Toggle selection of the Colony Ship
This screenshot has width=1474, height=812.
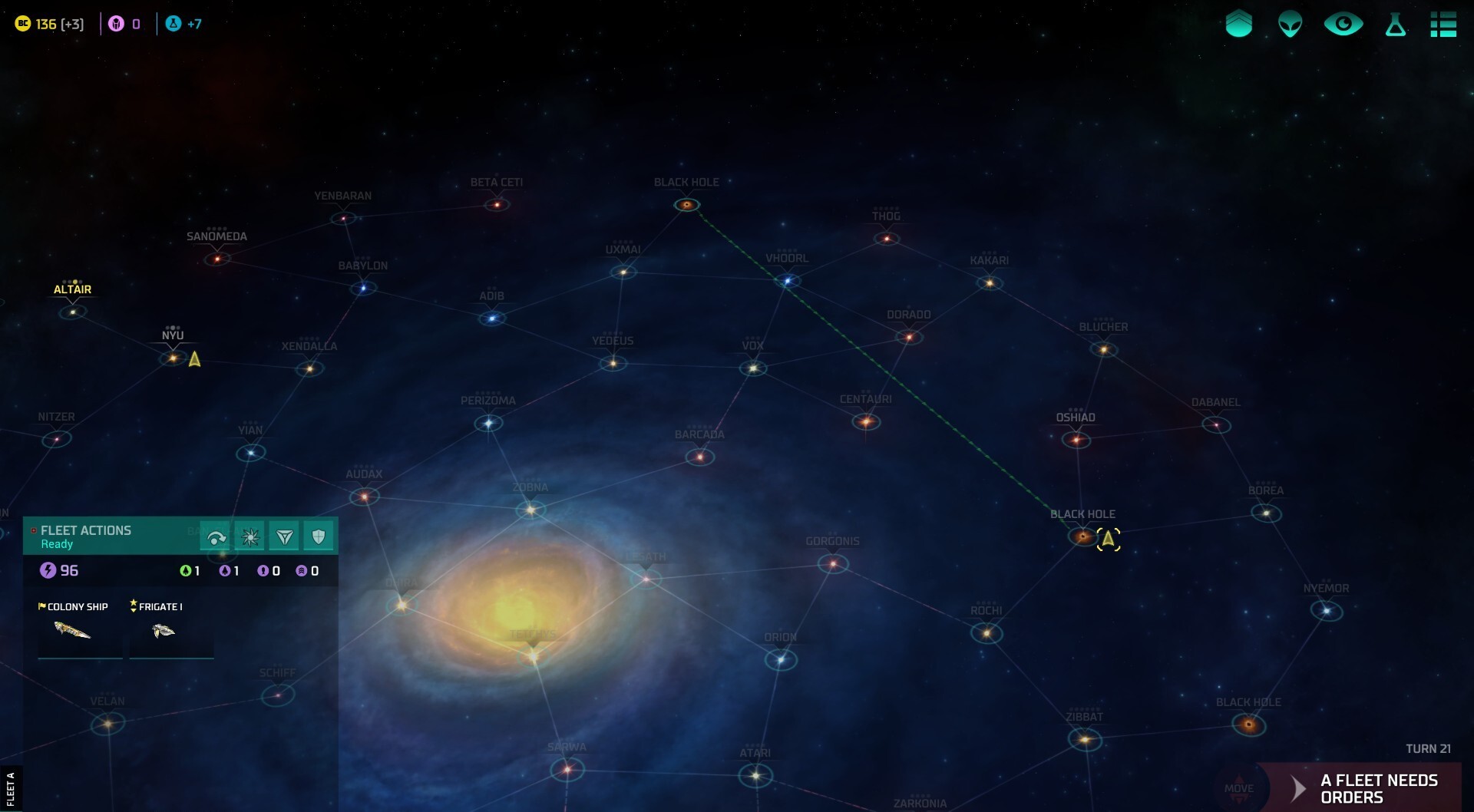80,631
